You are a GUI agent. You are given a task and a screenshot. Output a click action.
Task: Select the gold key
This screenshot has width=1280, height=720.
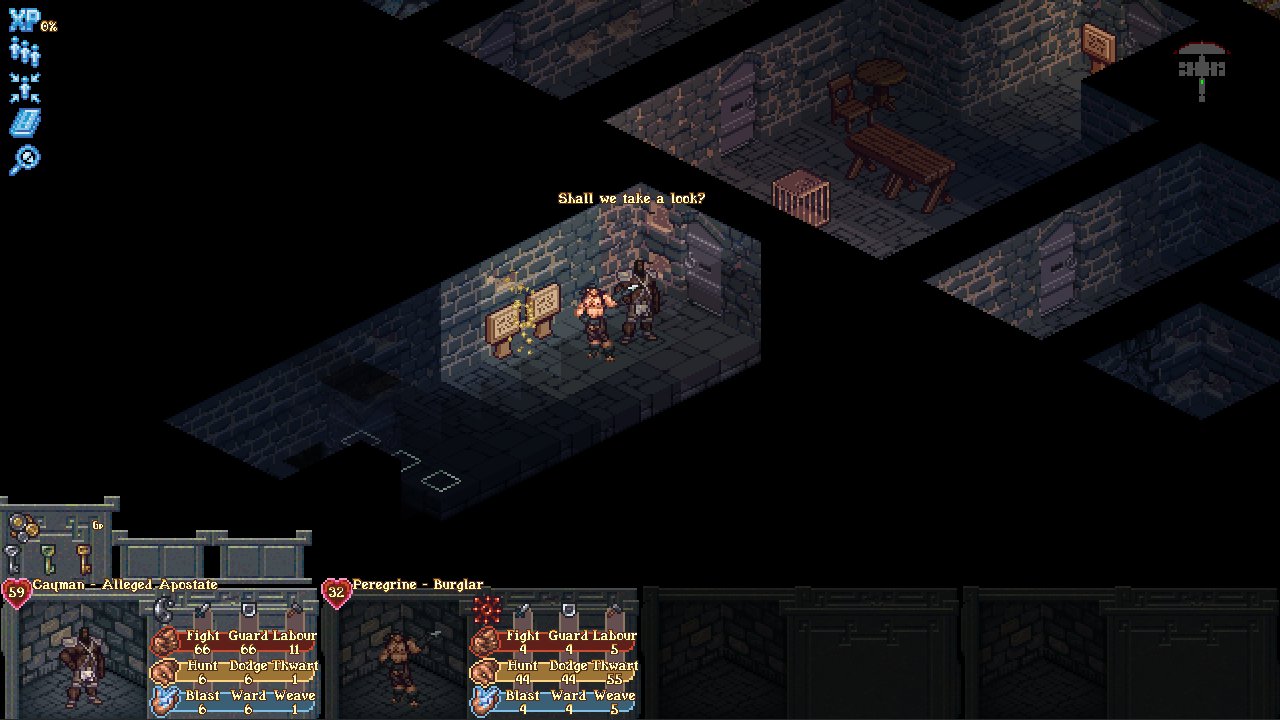[x=83, y=558]
